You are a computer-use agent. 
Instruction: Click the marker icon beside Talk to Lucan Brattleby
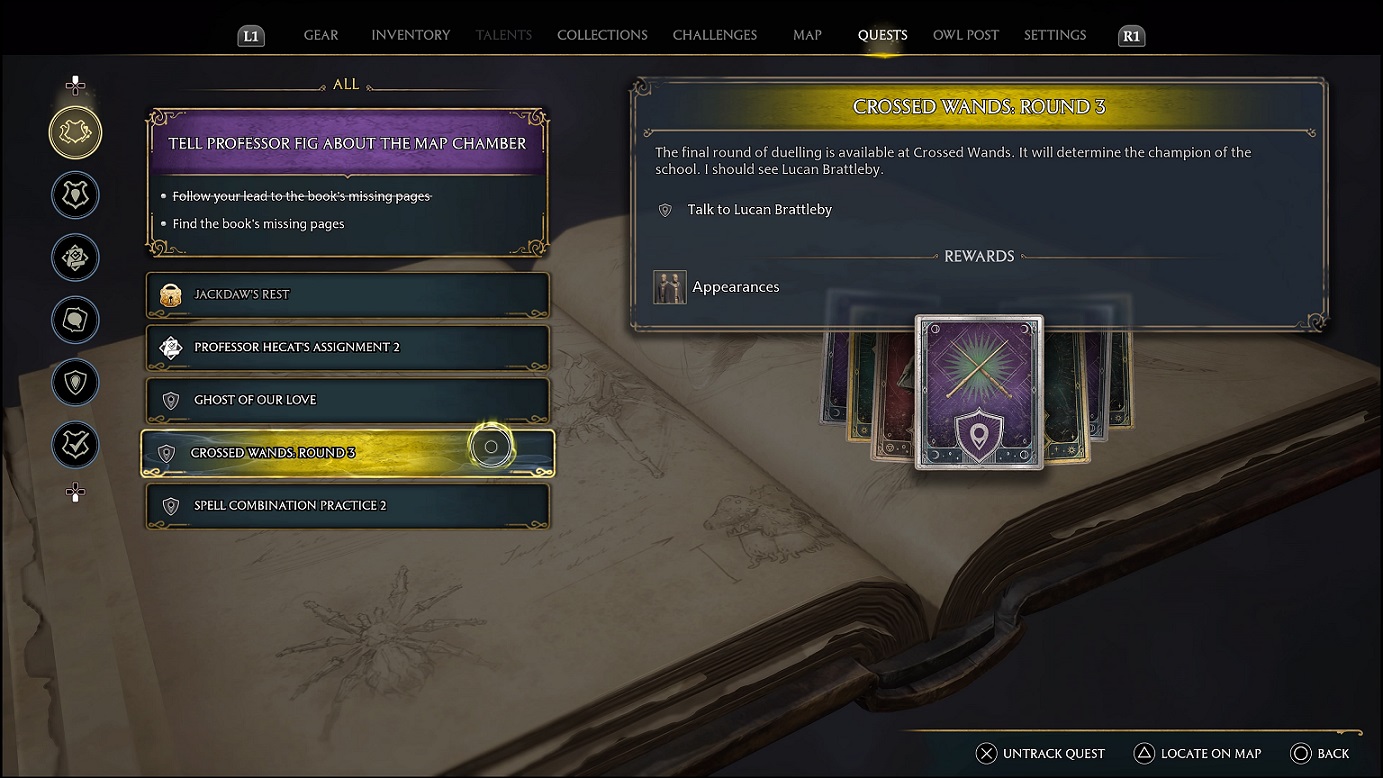coord(666,210)
